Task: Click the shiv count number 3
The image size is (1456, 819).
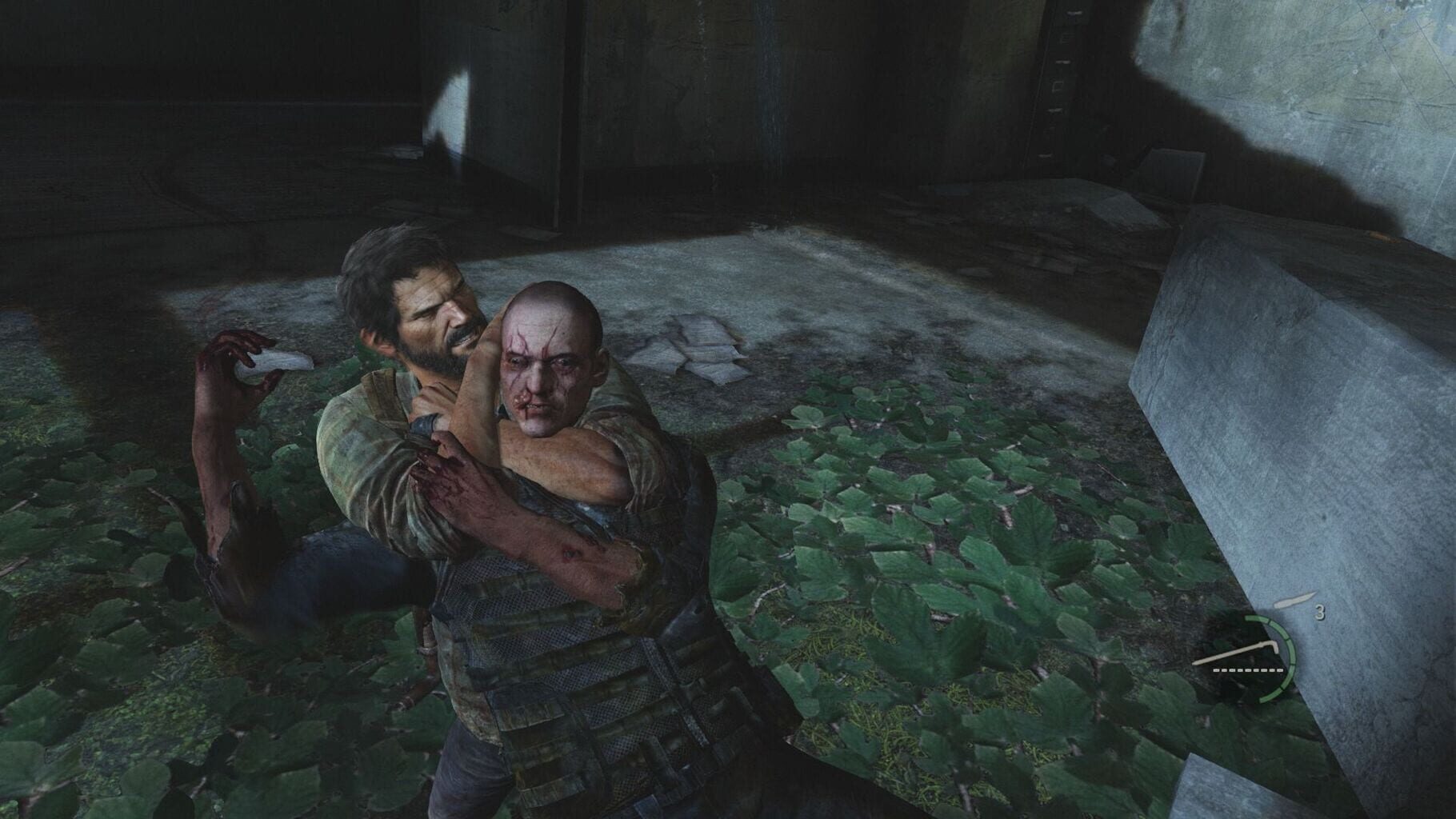Action: click(x=1320, y=611)
